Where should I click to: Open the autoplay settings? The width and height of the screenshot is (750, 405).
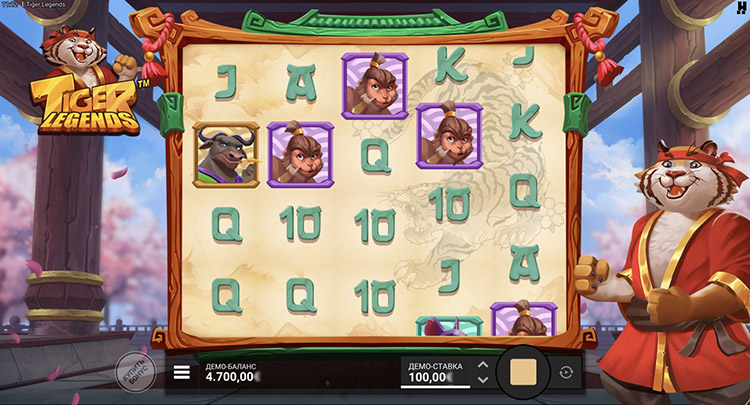[x=566, y=373]
